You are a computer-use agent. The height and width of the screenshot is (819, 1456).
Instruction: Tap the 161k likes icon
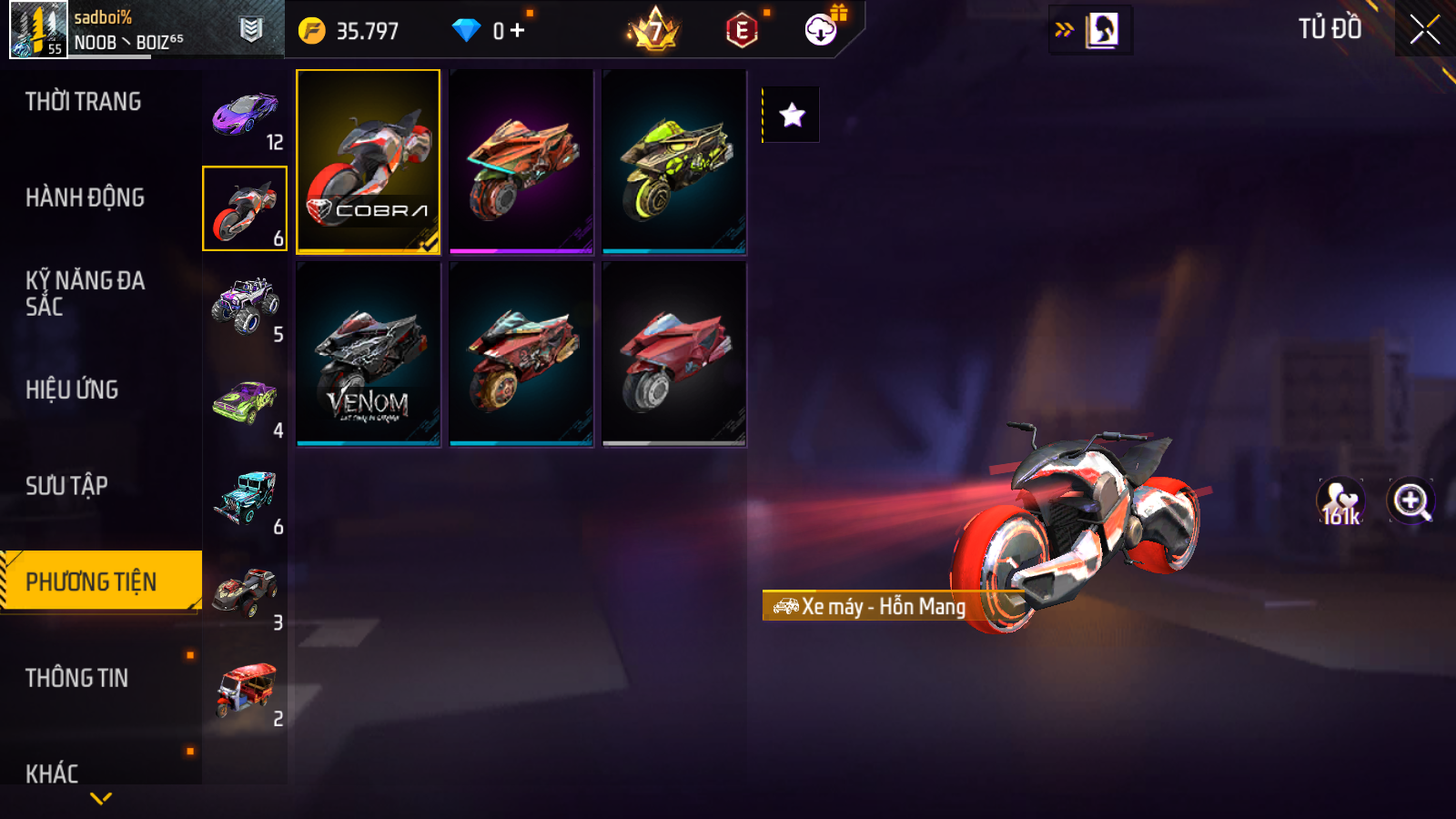(1340, 502)
